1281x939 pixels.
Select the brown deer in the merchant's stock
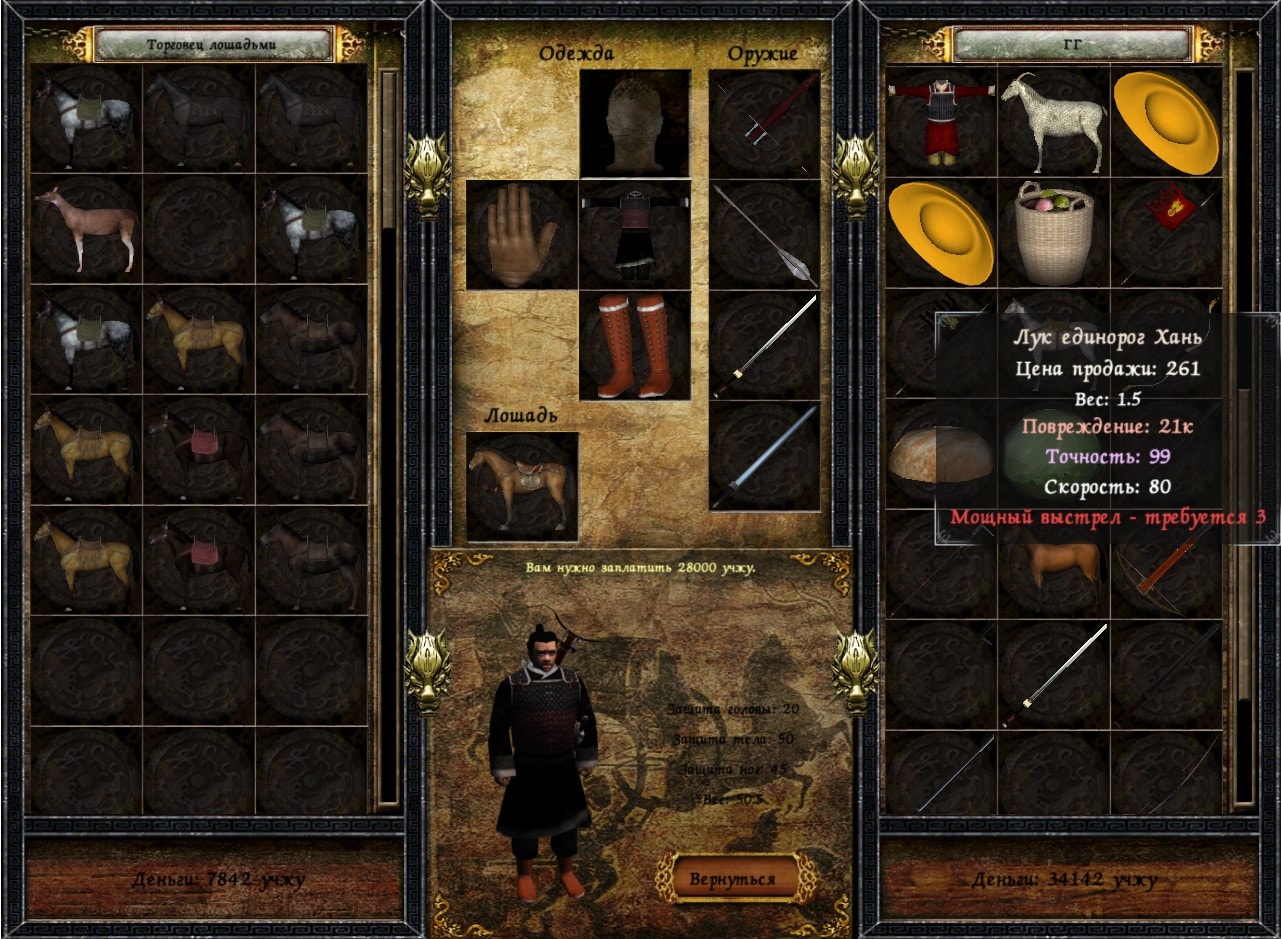click(85, 228)
